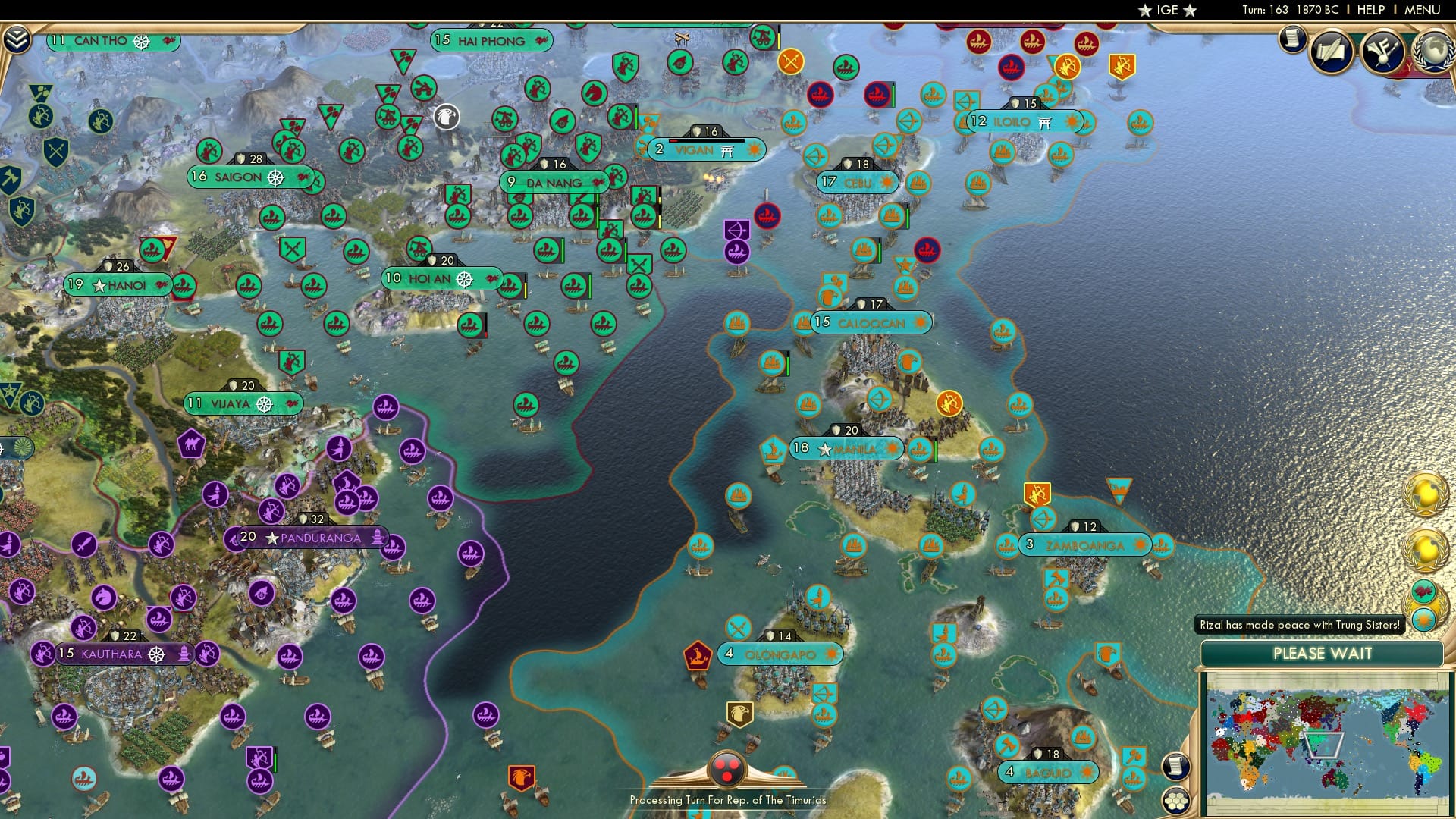Open the IGE editor from the top bar

tap(1167, 10)
